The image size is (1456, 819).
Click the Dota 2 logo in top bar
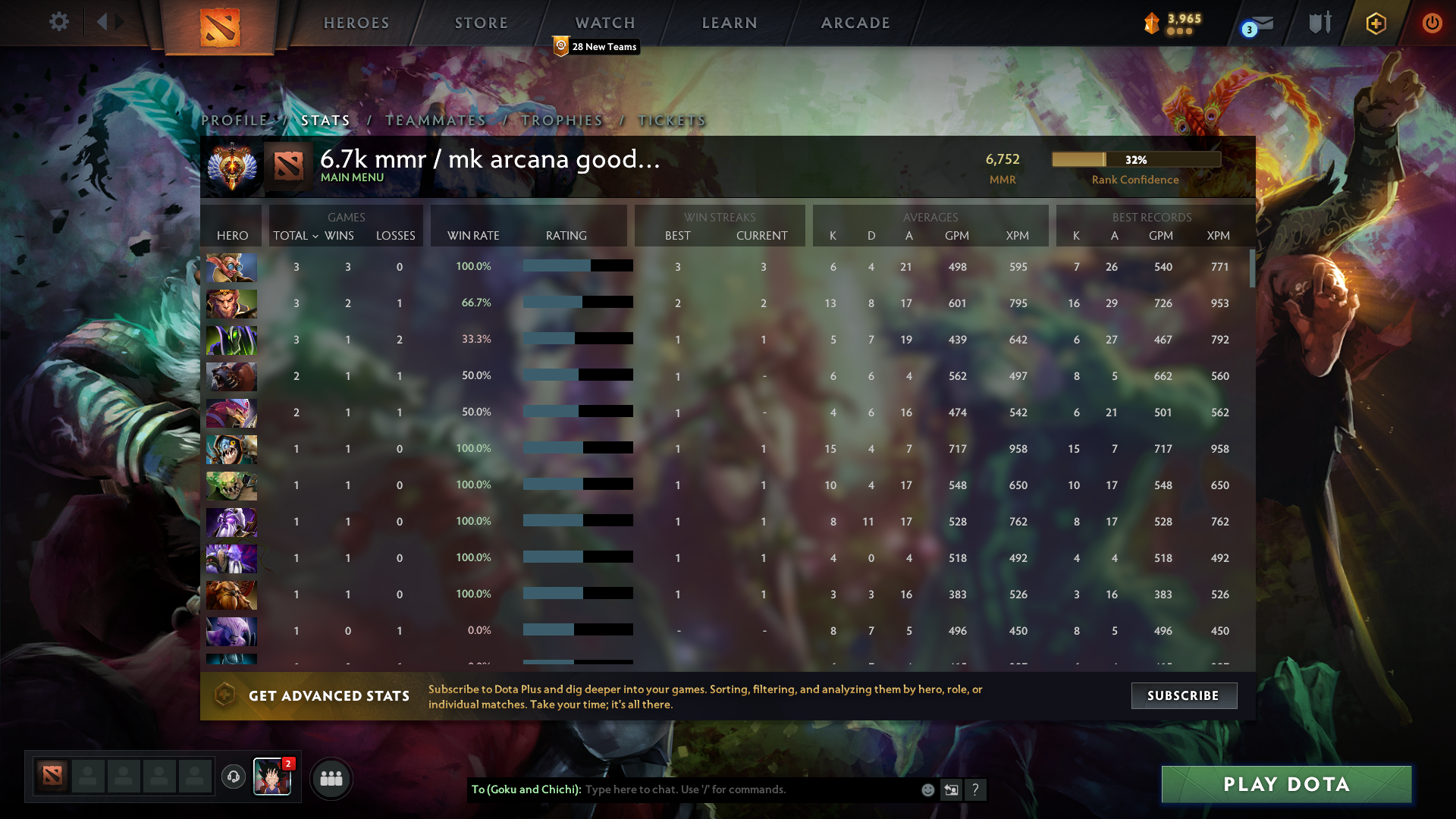pos(218,23)
